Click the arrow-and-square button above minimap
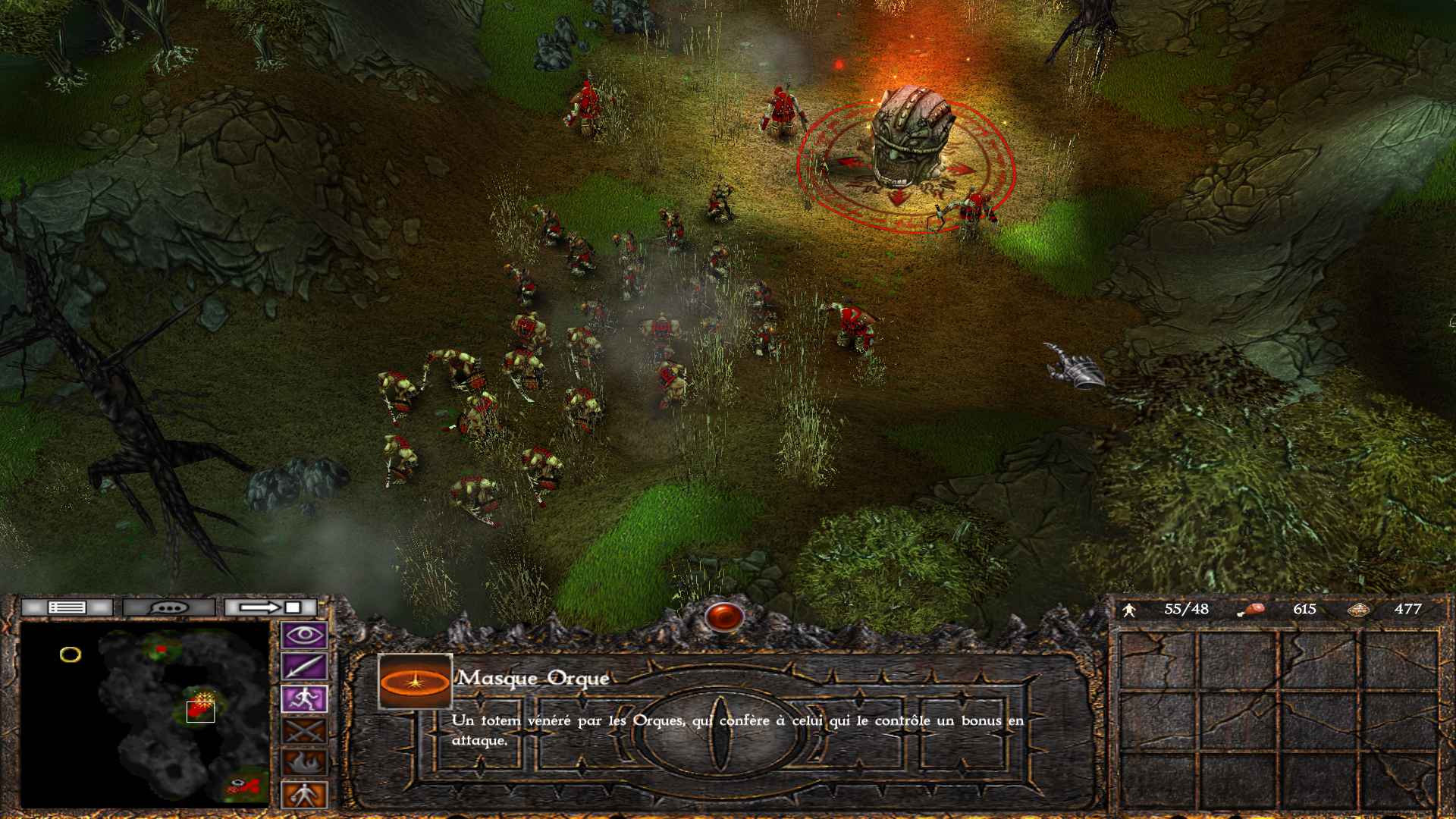Image resolution: width=1456 pixels, height=819 pixels. (270, 607)
